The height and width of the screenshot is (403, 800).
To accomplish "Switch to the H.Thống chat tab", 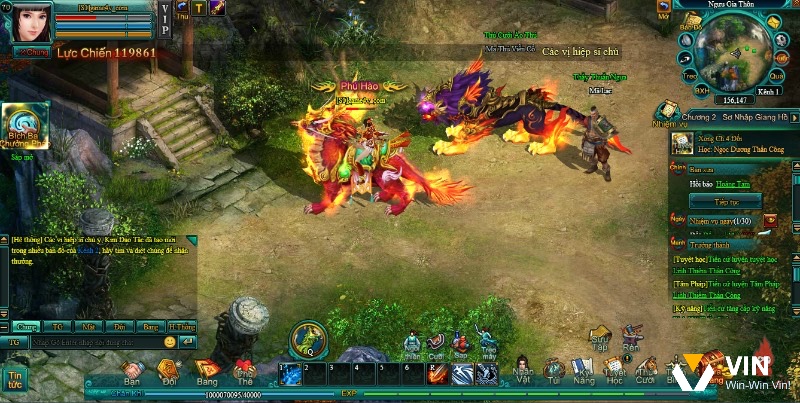I will coord(181,326).
